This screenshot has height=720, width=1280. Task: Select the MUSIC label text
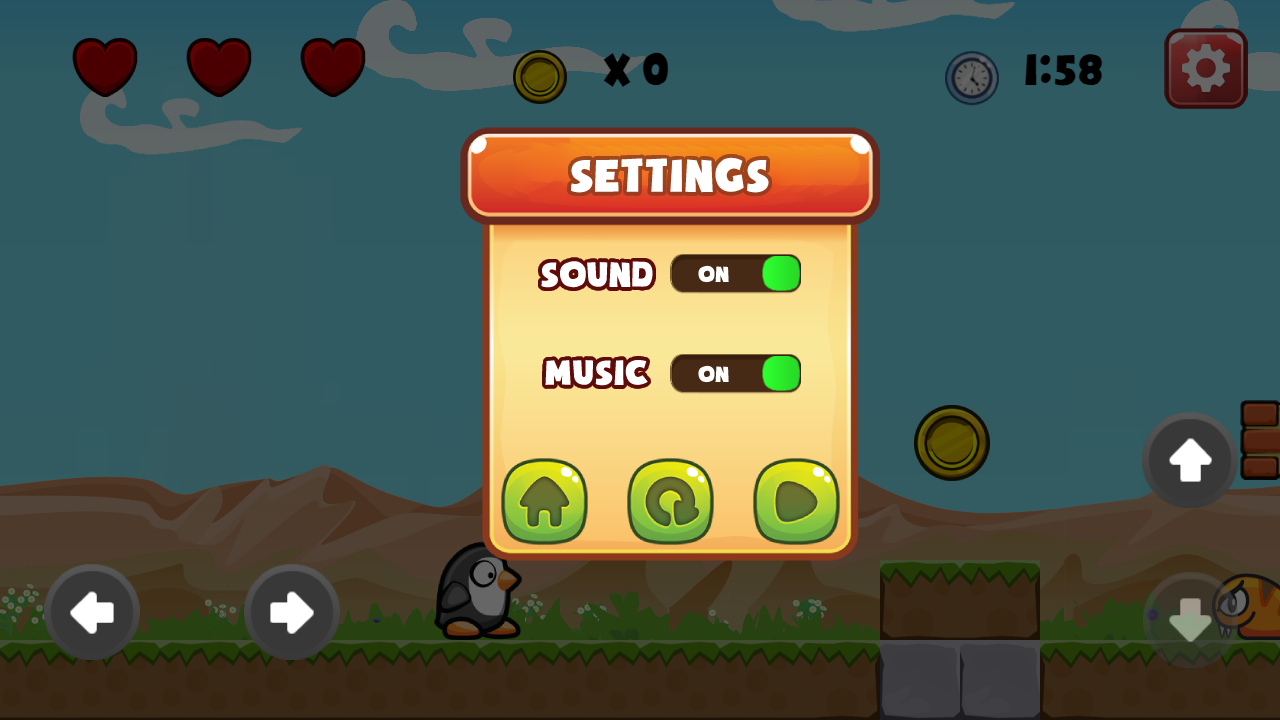point(595,373)
